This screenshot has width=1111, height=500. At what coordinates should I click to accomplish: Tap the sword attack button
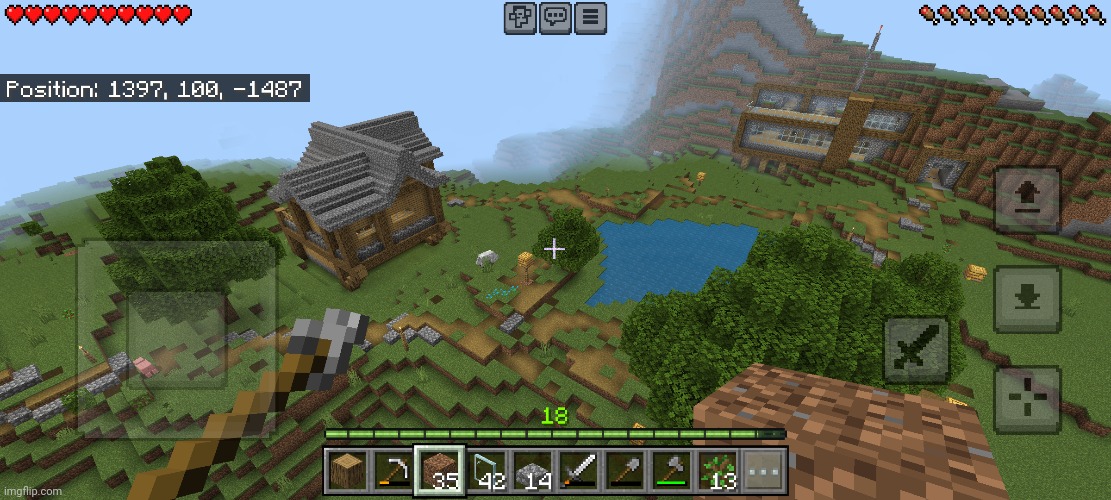pyautogui.click(x=917, y=350)
